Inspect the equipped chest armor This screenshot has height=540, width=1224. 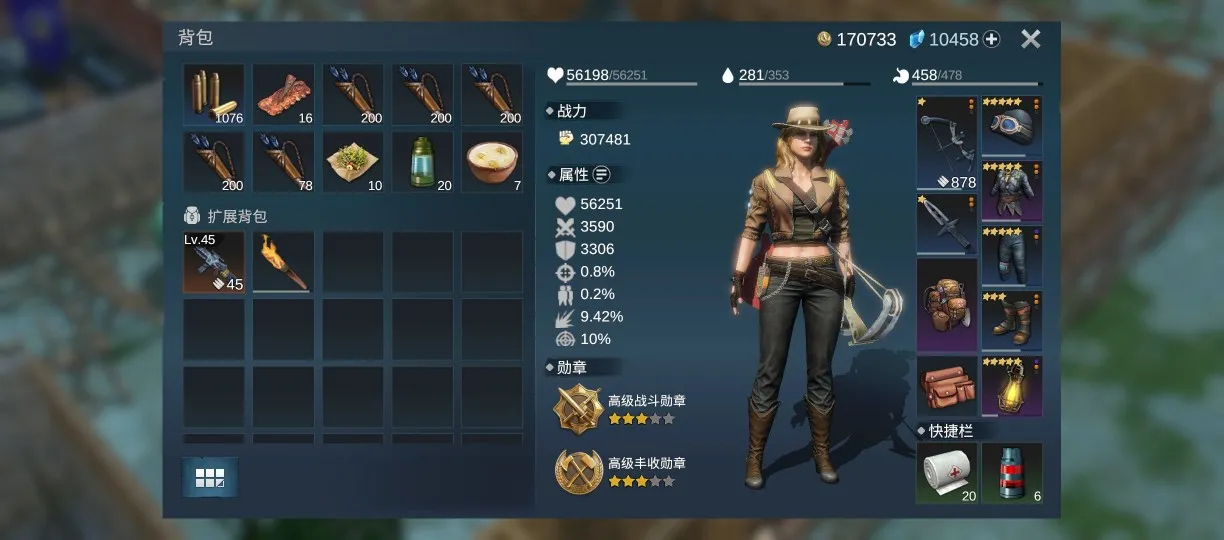tap(1011, 191)
